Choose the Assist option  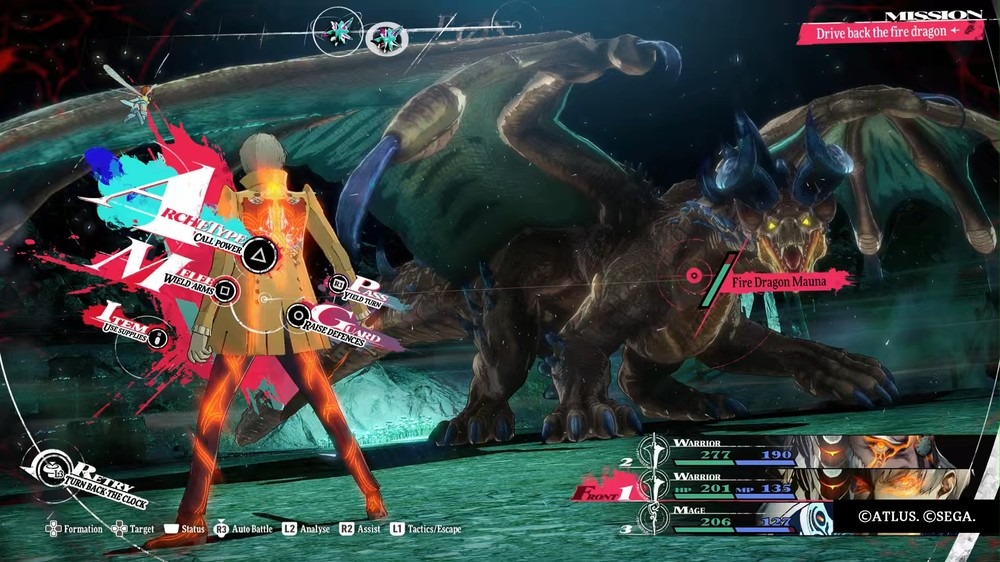362,528
